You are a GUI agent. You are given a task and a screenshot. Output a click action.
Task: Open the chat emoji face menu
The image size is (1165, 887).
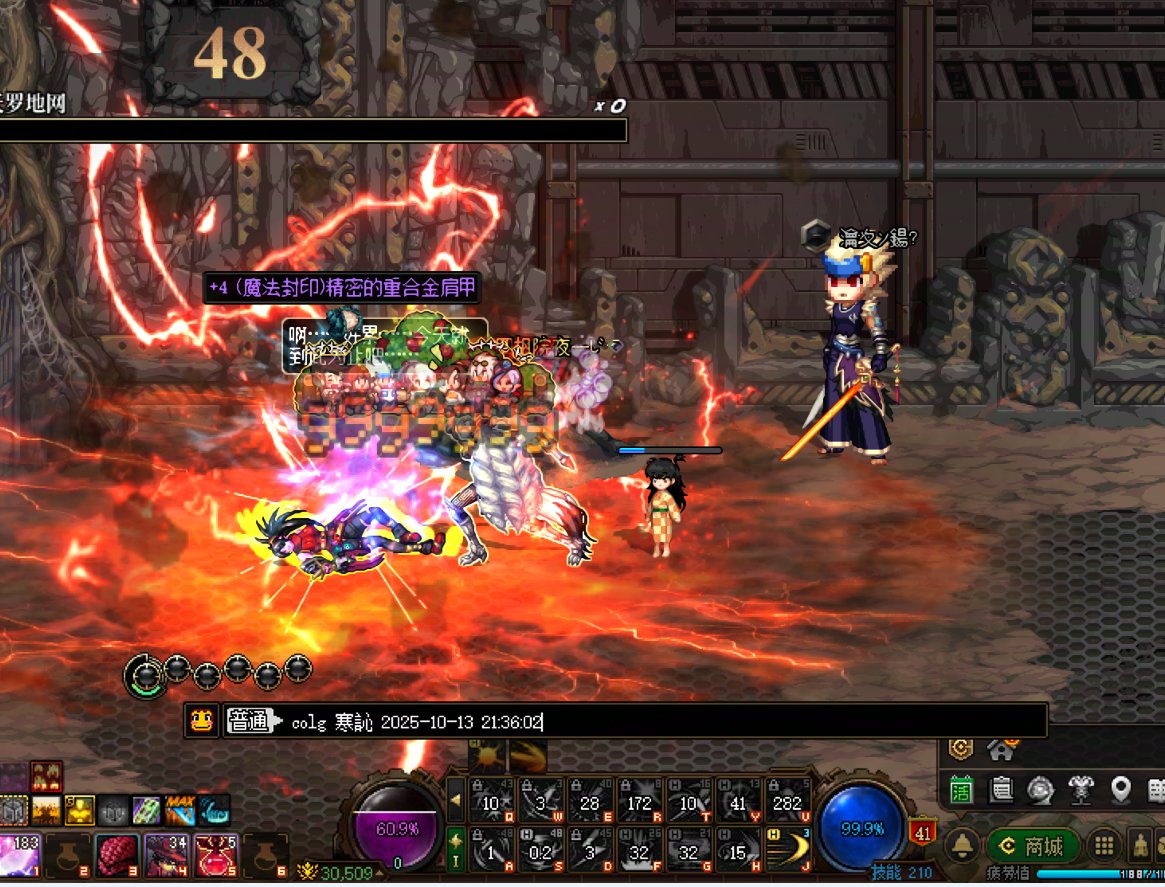[202, 720]
